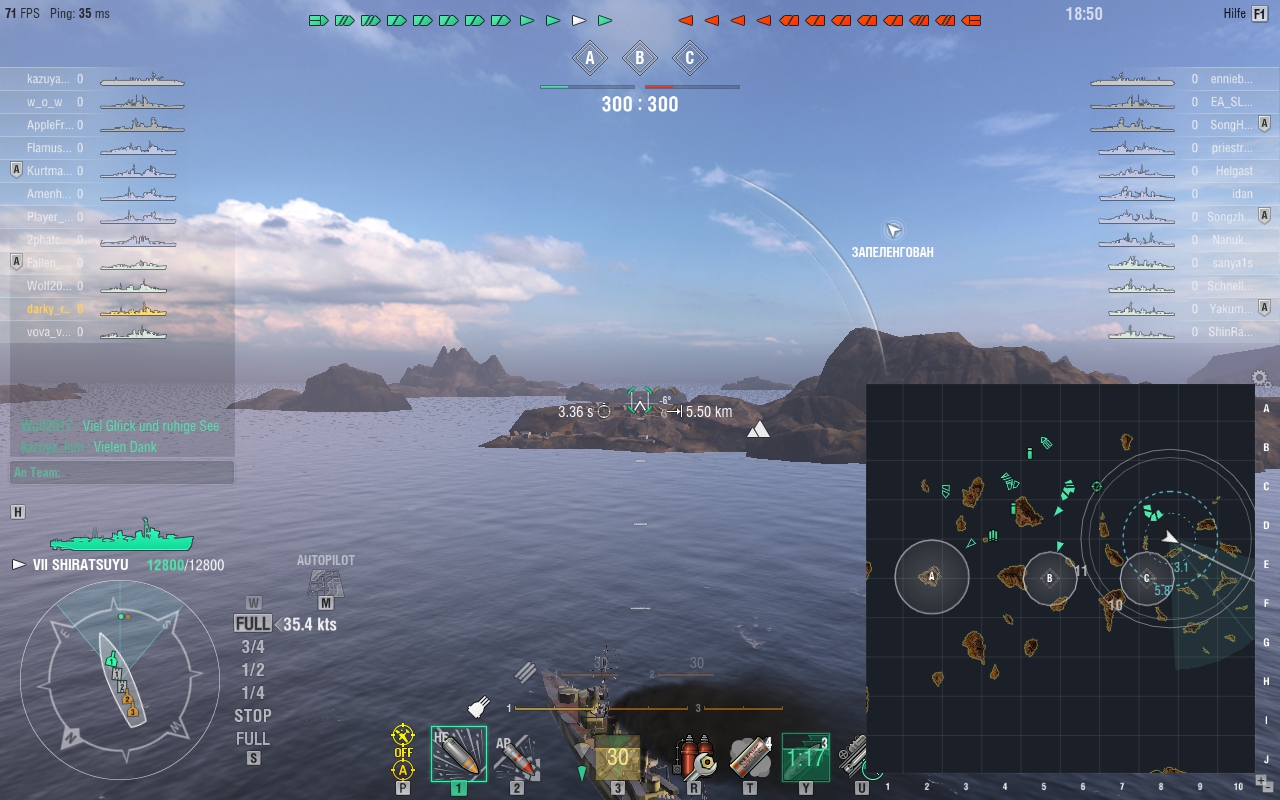The width and height of the screenshot is (1280, 800).
Task: Click the An Team chat input box
Action: (122, 472)
